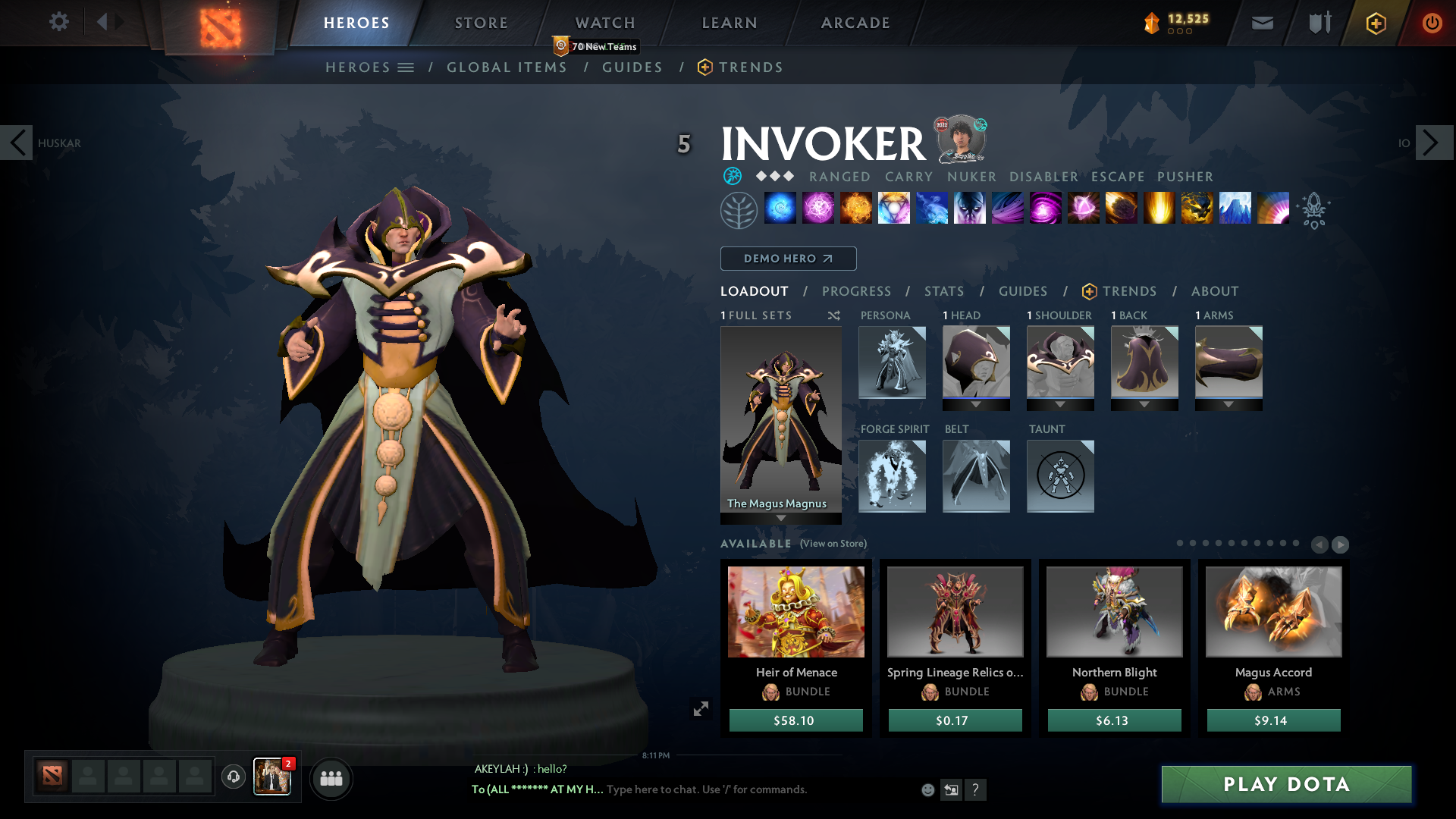The width and height of the screenshot is (1456, 819).
Task: Open the mail notification icon
Action: click(x=1261, y=23)
